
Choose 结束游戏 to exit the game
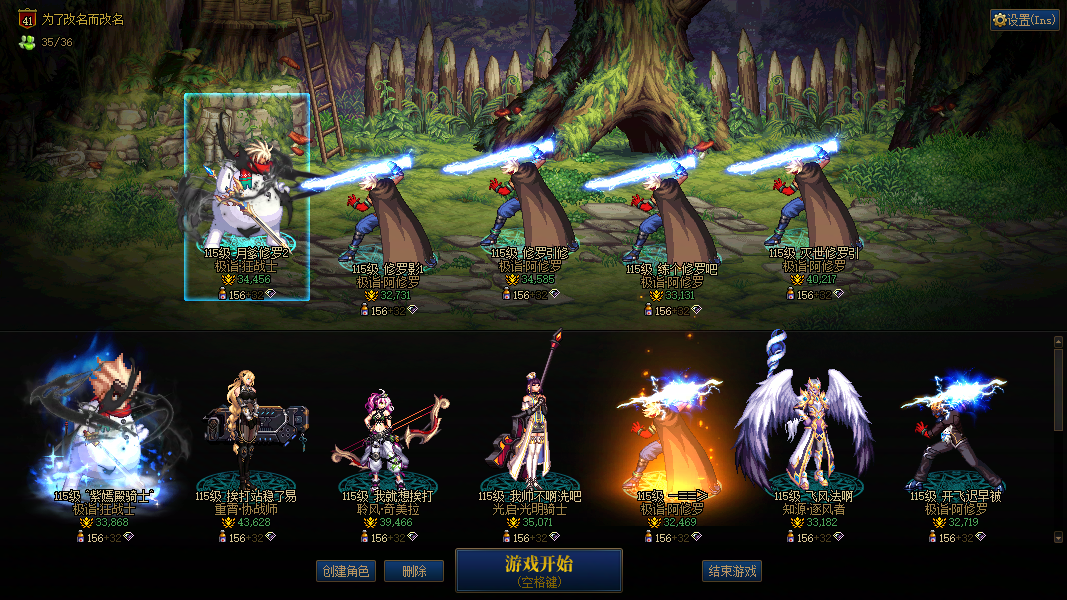click(732, 571)
